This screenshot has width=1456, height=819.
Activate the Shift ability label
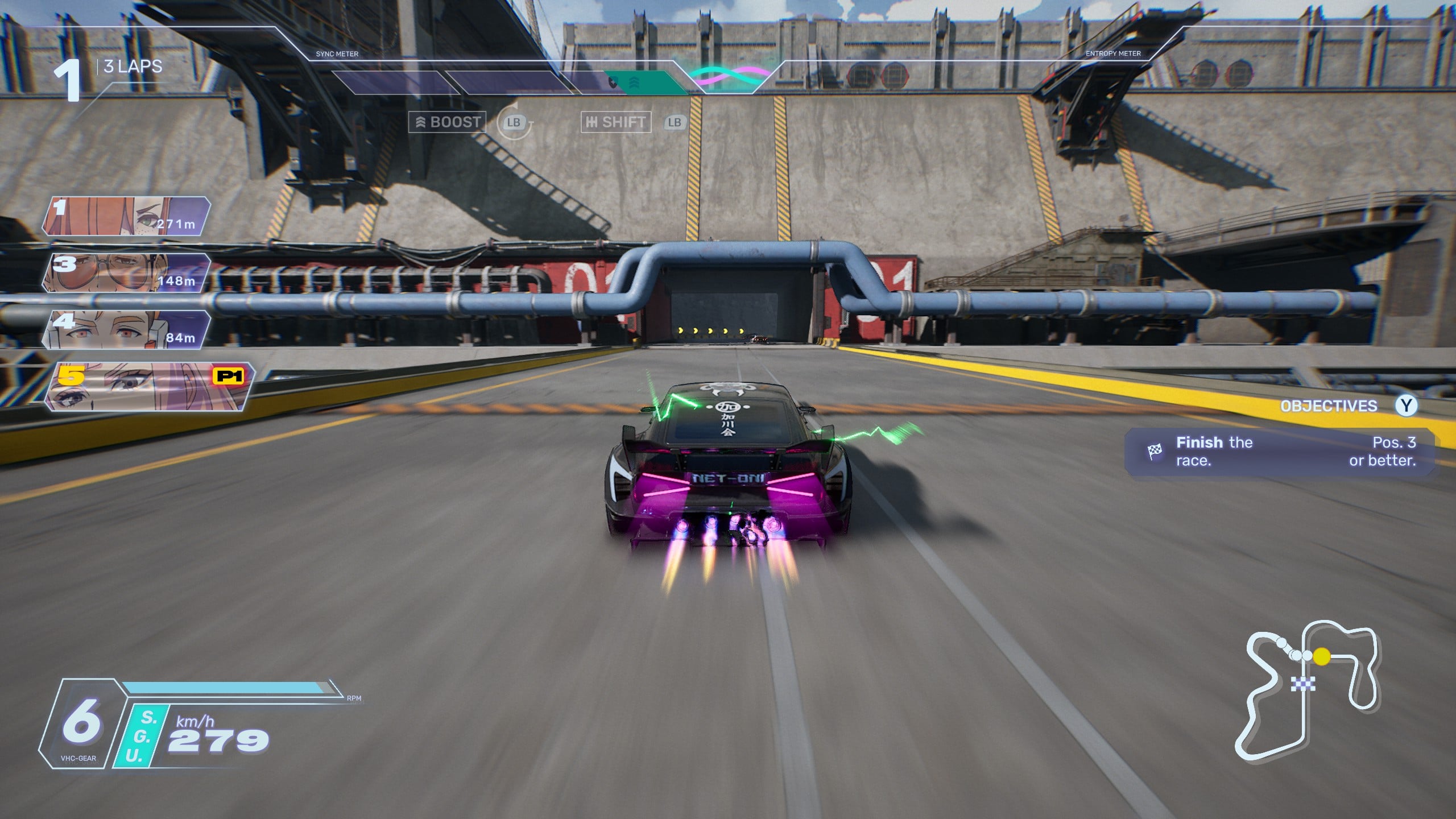coord(615,122)
